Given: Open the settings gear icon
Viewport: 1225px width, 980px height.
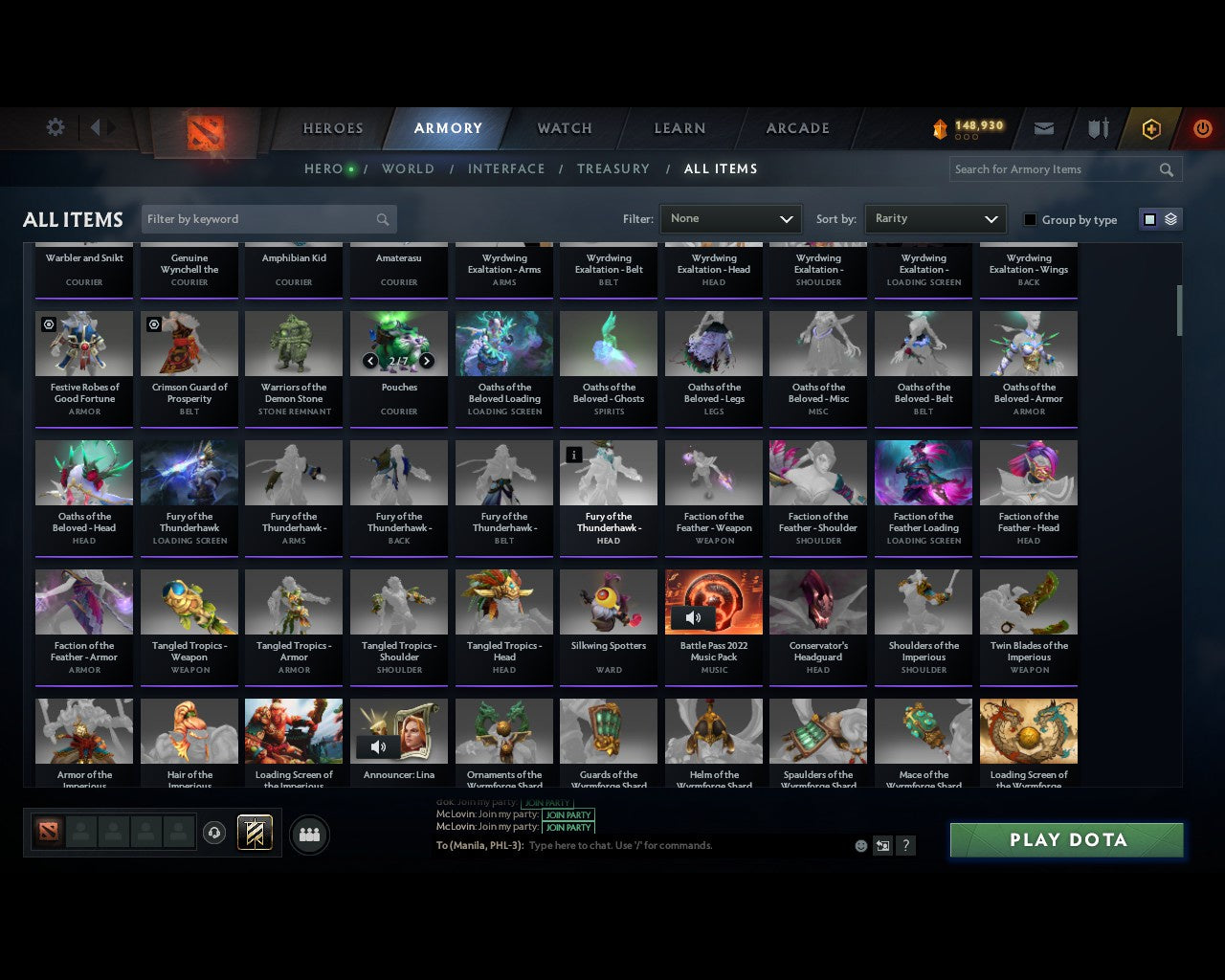Looking at the screenshot, I should click(55, 126).
